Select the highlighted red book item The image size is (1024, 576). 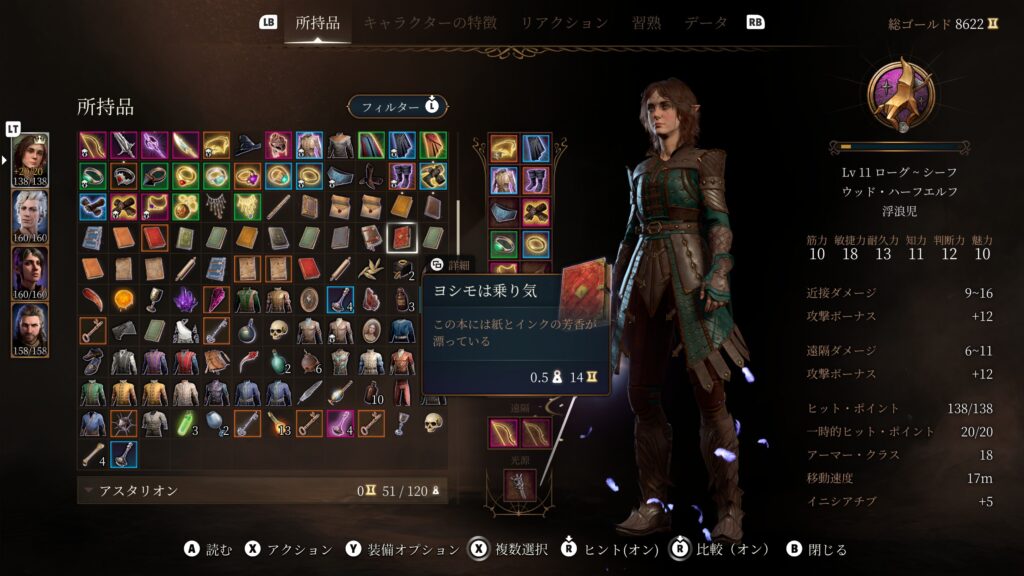pyautogui.click(x=400, y=238)
